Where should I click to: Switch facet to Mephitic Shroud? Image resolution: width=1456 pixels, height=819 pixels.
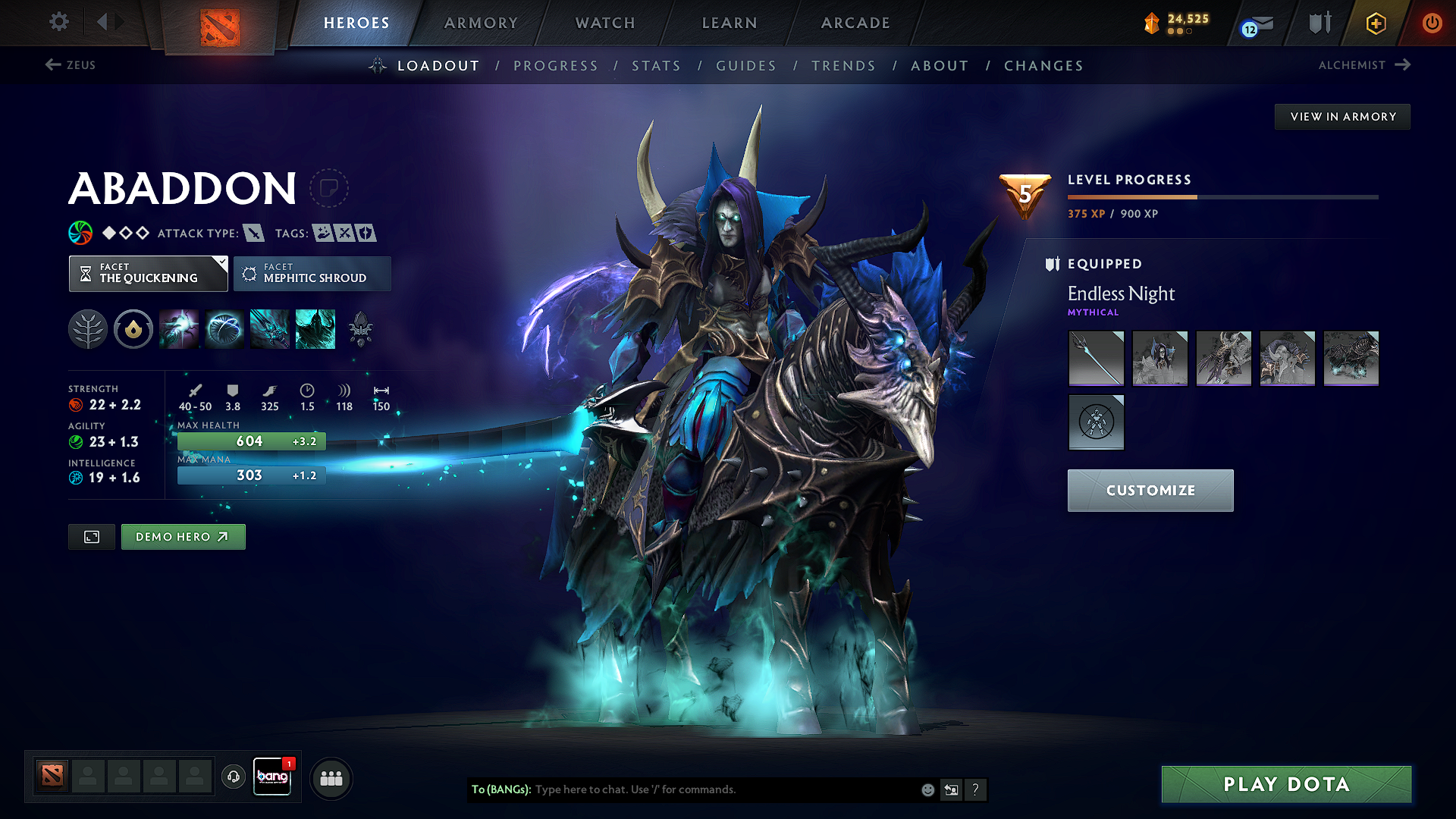click(312, 273)
